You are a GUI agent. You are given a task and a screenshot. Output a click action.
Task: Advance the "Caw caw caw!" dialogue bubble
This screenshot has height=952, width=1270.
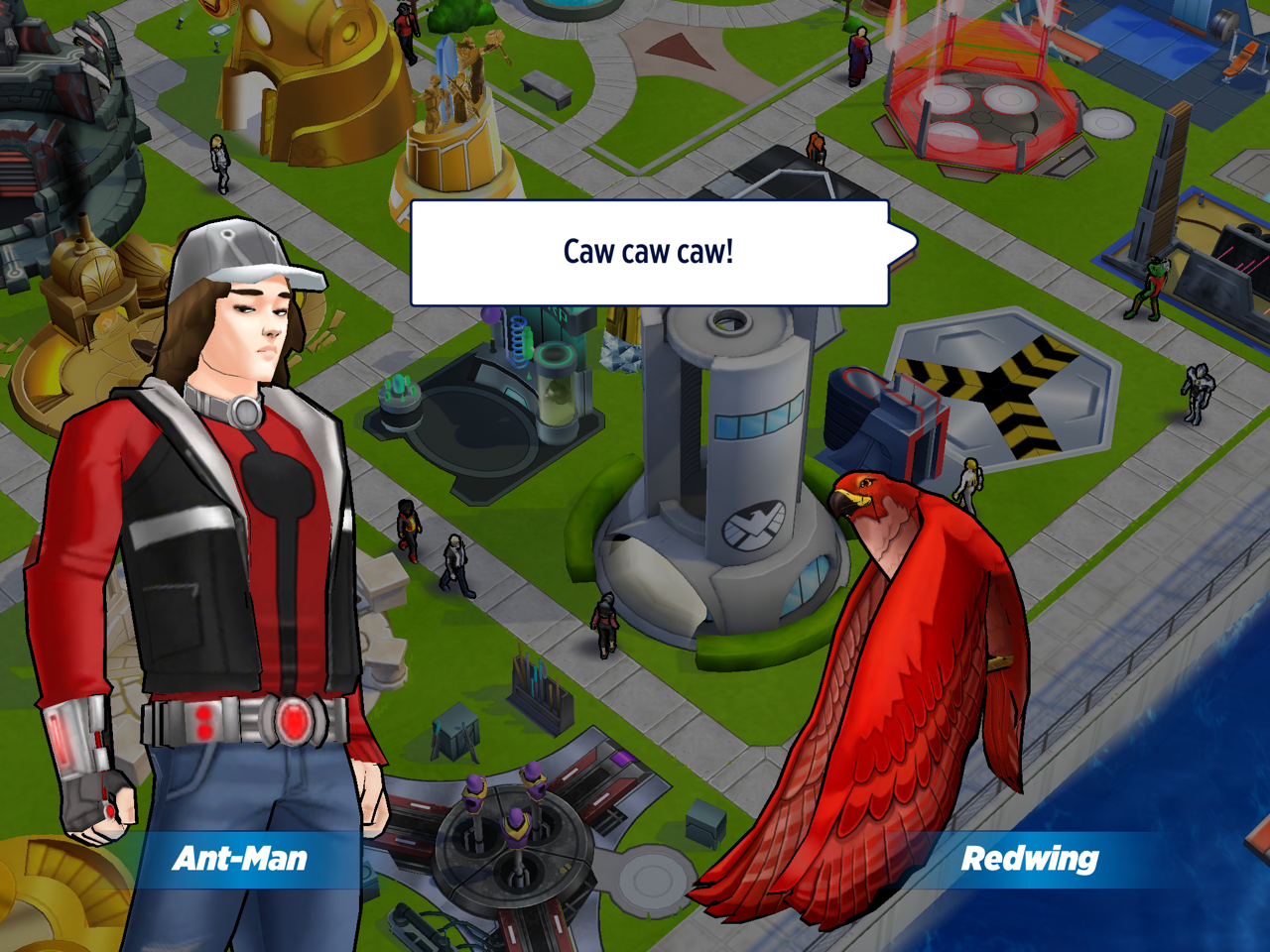649,253
